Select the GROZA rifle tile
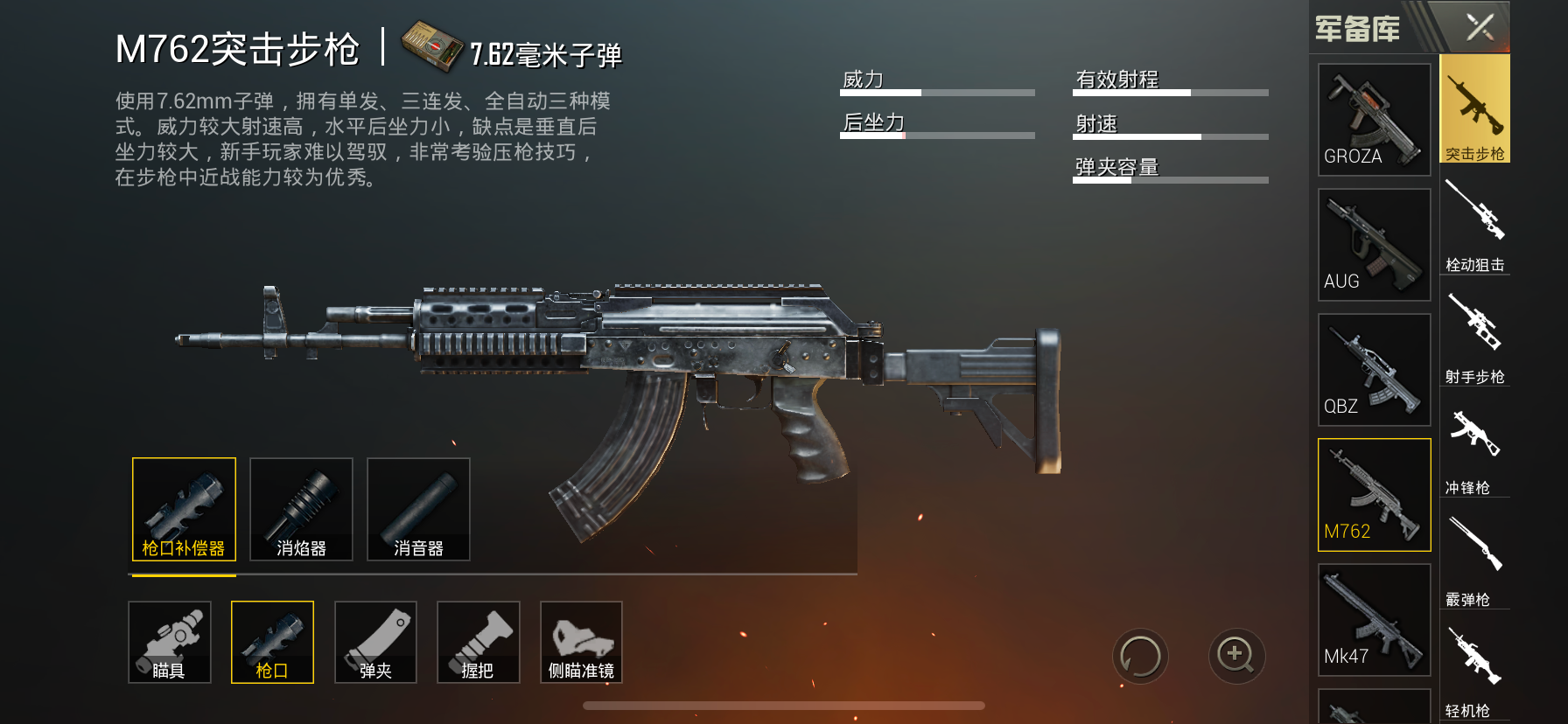 [x=1374, y=119]
